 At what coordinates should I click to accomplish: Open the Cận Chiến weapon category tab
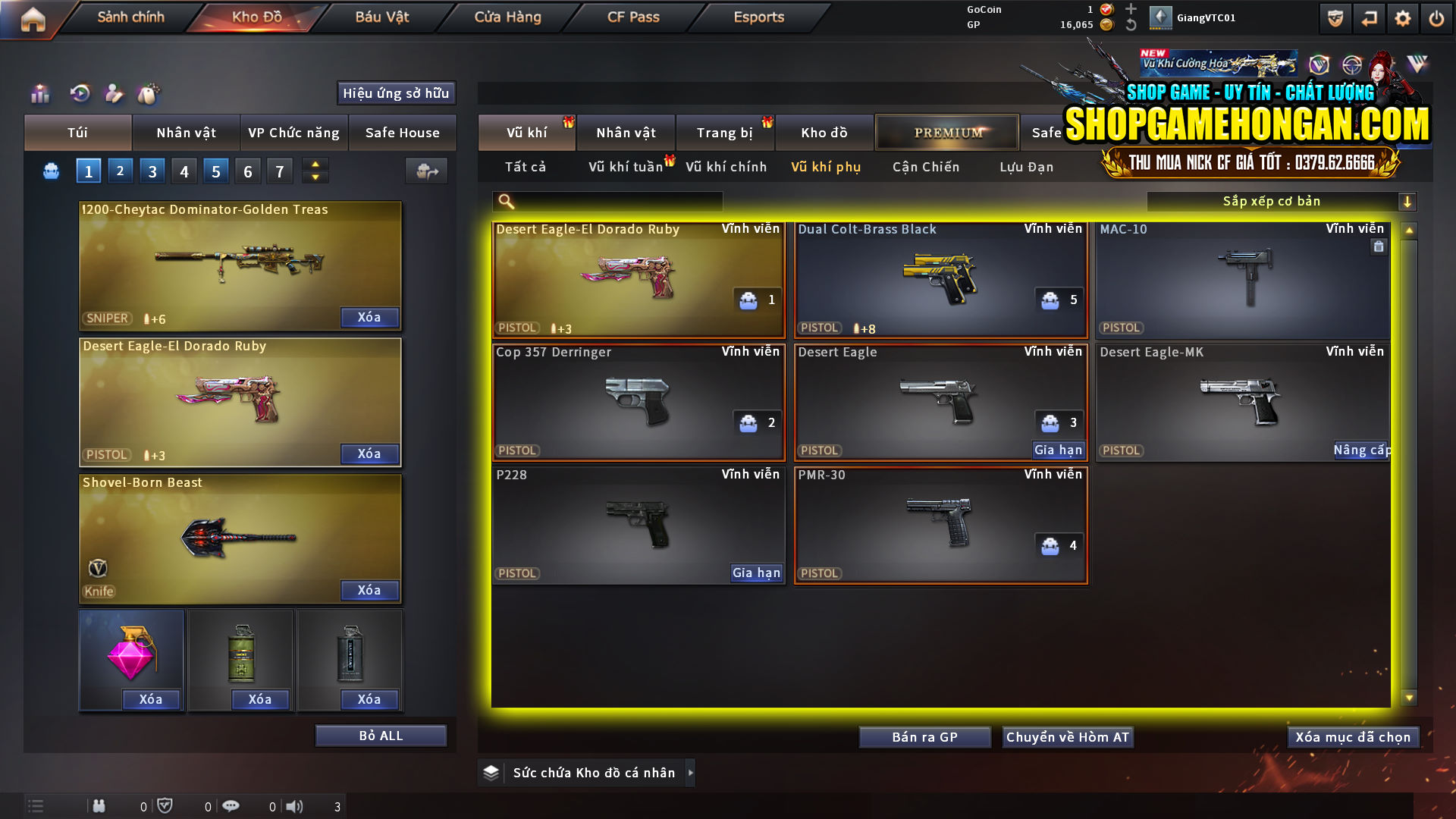925,167
